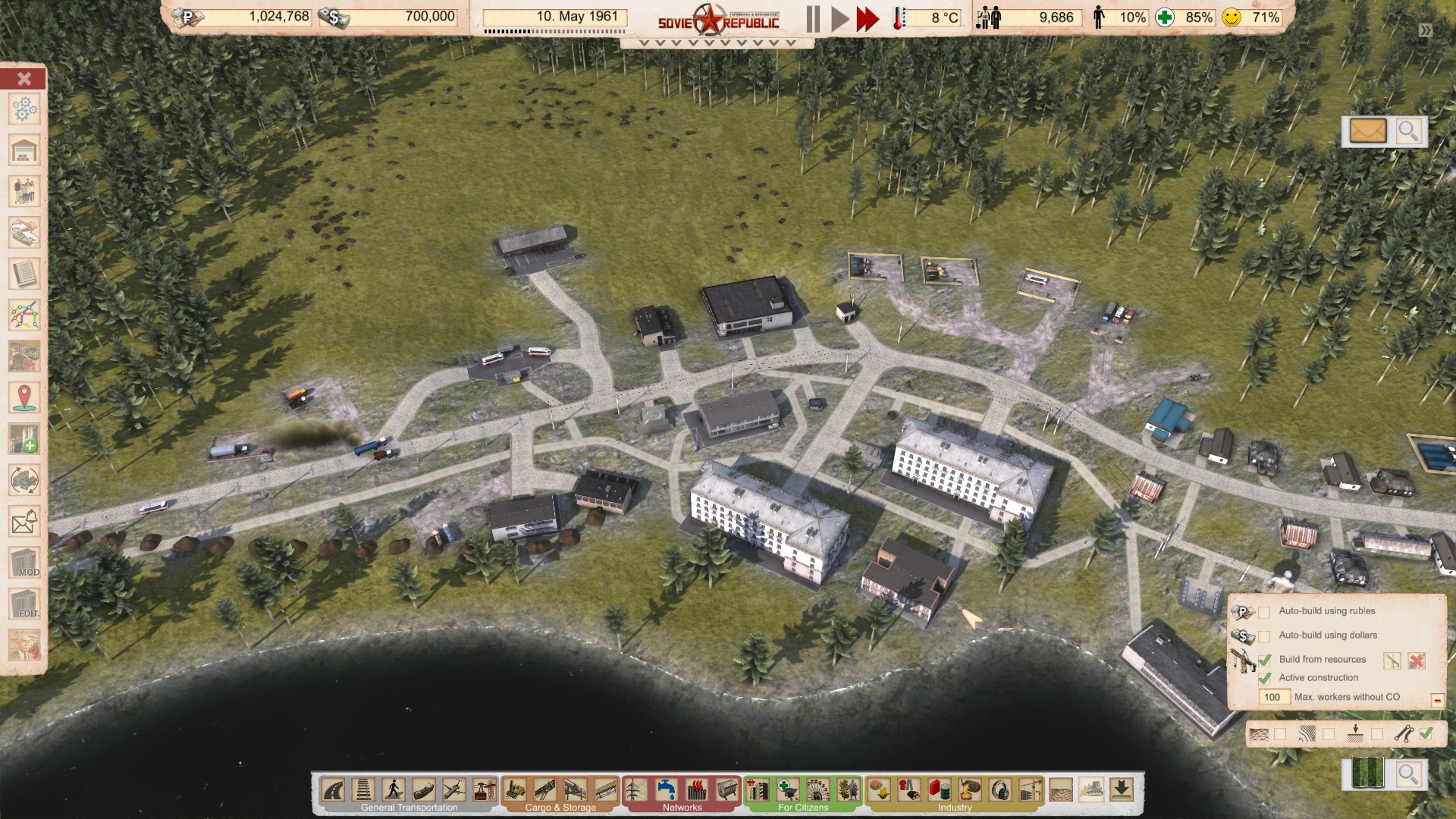Enable auto-build using rubles
Image resolution: width=1456 pixels, height=819 pixels.
(x=1264, y=612)
